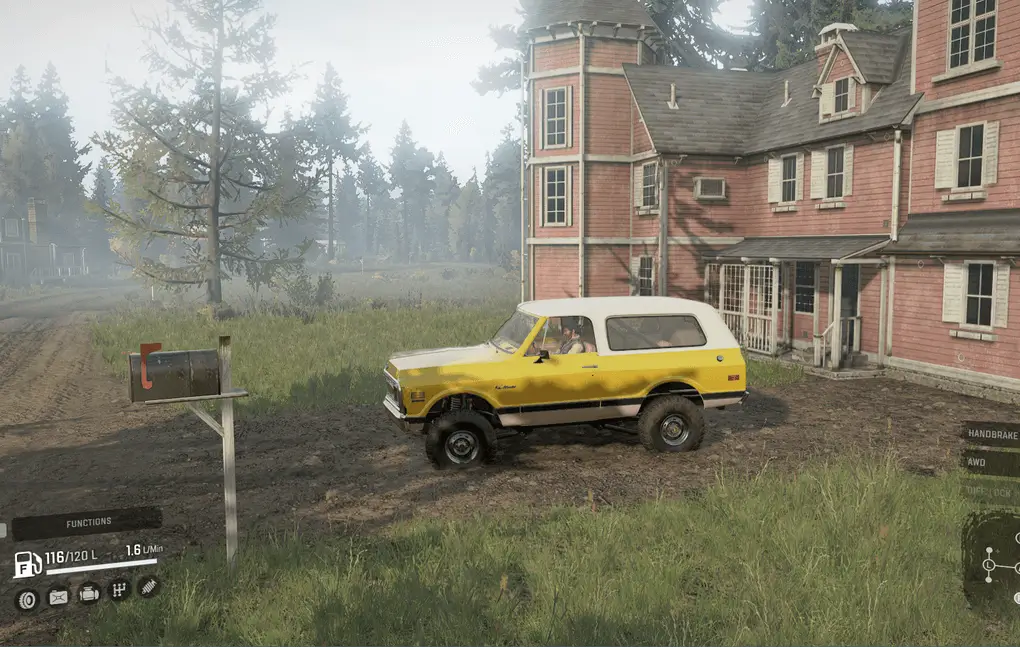
Task: Check the tire status icon
Action: [27, 598]
